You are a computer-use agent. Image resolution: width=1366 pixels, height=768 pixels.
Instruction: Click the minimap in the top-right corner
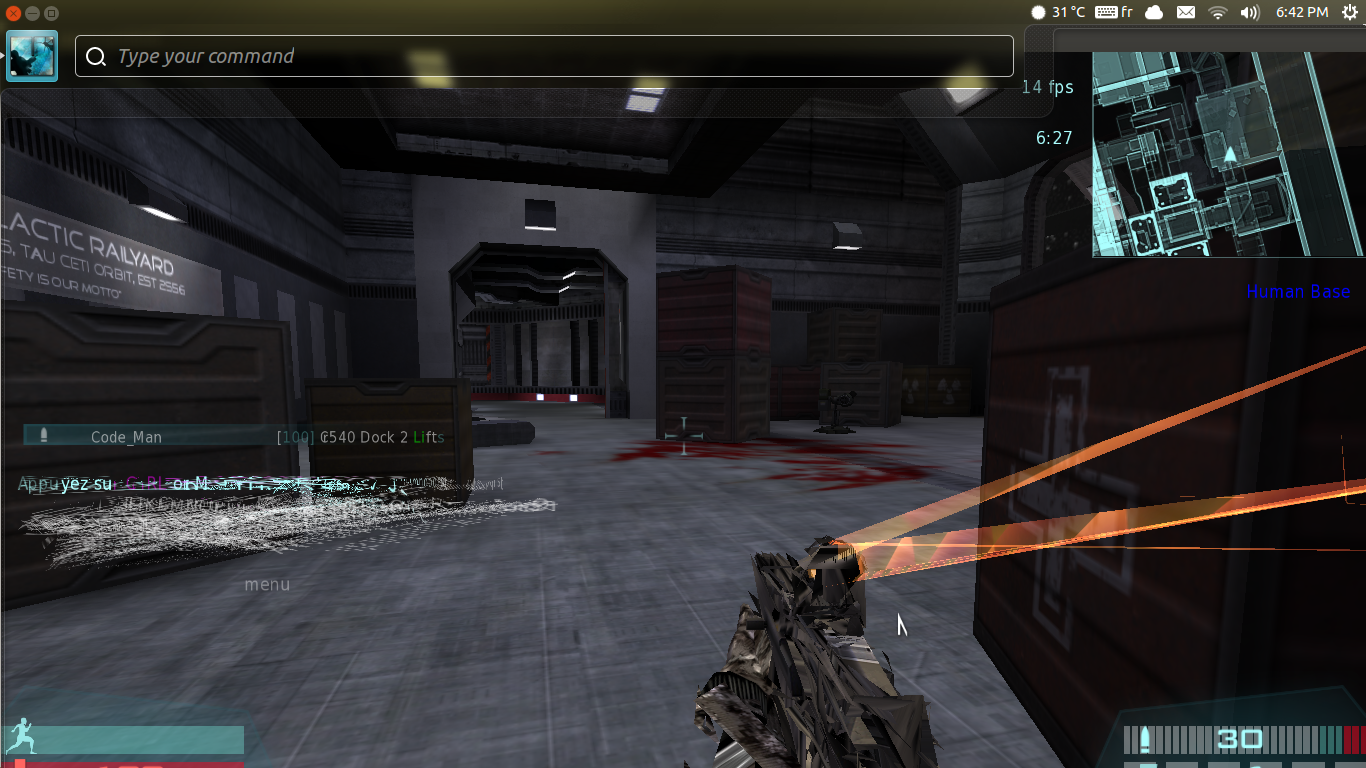pos(1228,154)
